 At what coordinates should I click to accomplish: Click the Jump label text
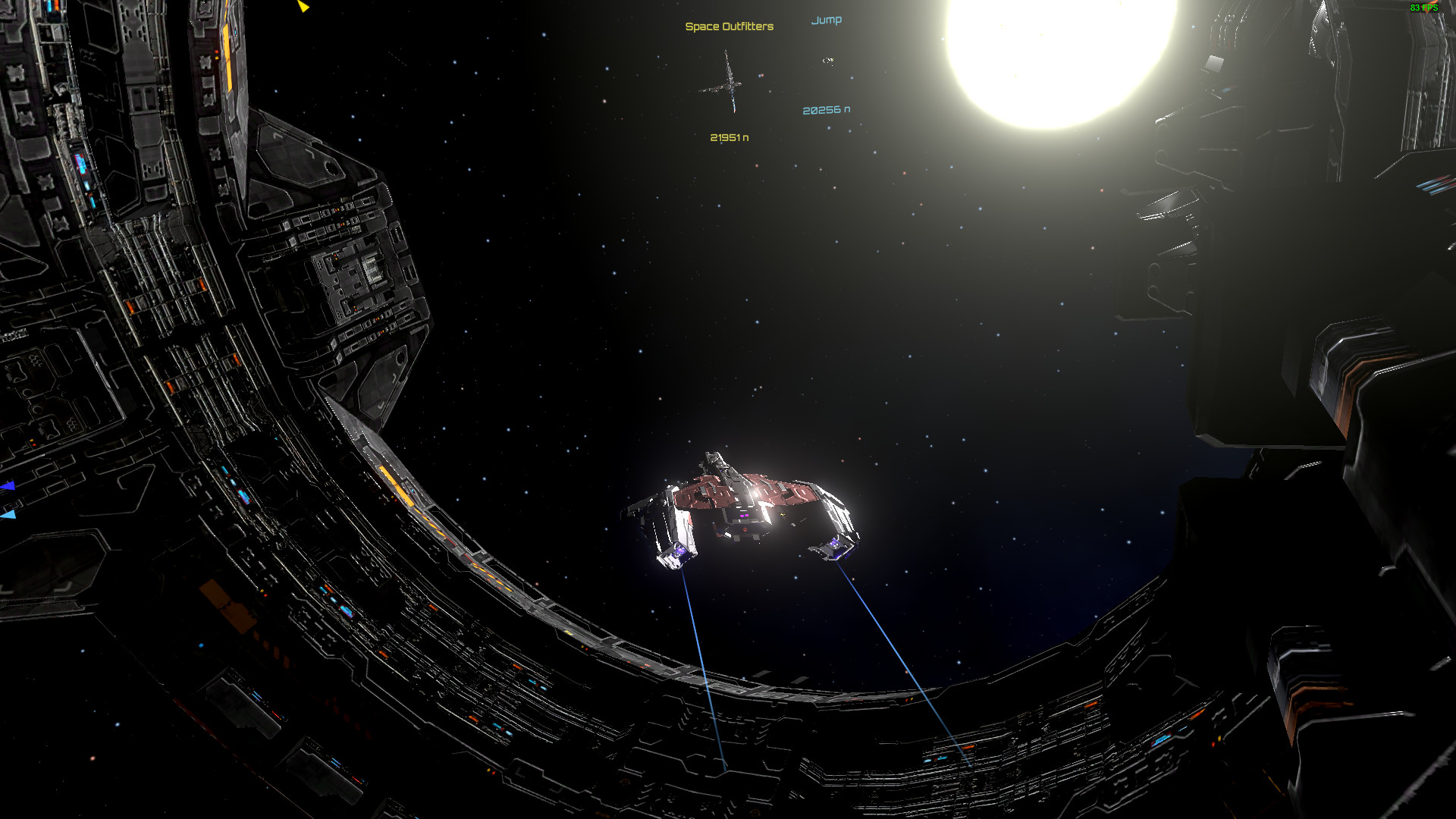[x=827, y=20]
